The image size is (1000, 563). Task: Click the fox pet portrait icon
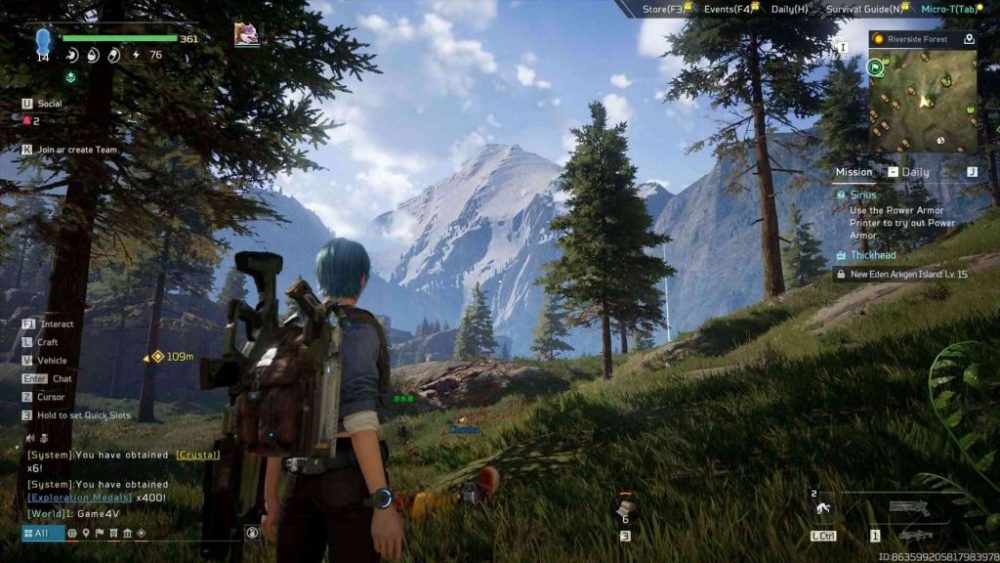click(246, 35)
